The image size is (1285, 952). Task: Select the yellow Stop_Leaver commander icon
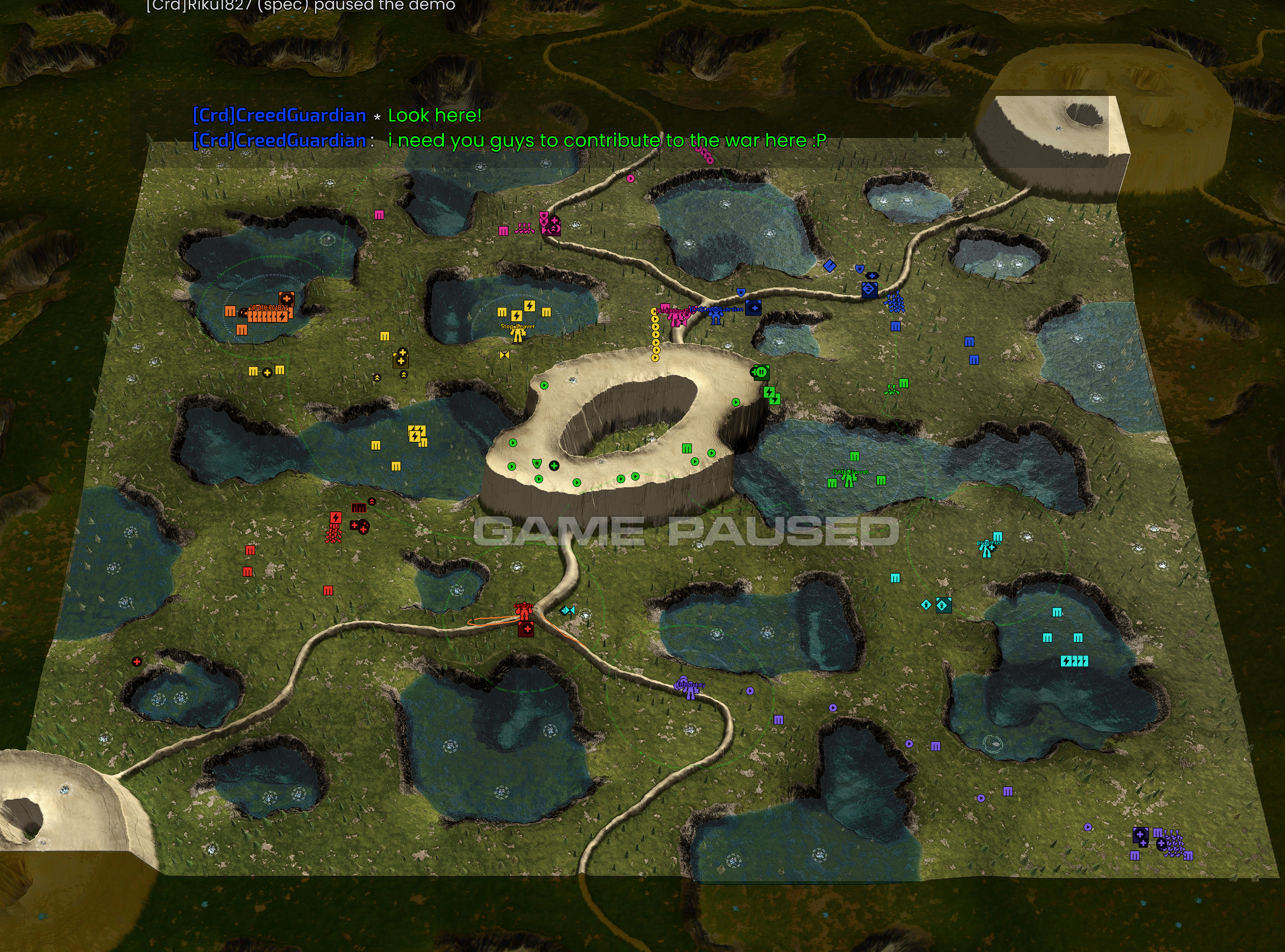point(518,334)
